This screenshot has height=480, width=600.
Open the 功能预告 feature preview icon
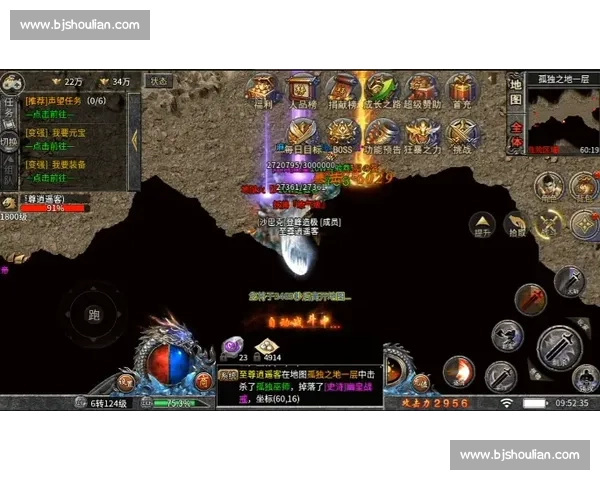pos(381,132)
